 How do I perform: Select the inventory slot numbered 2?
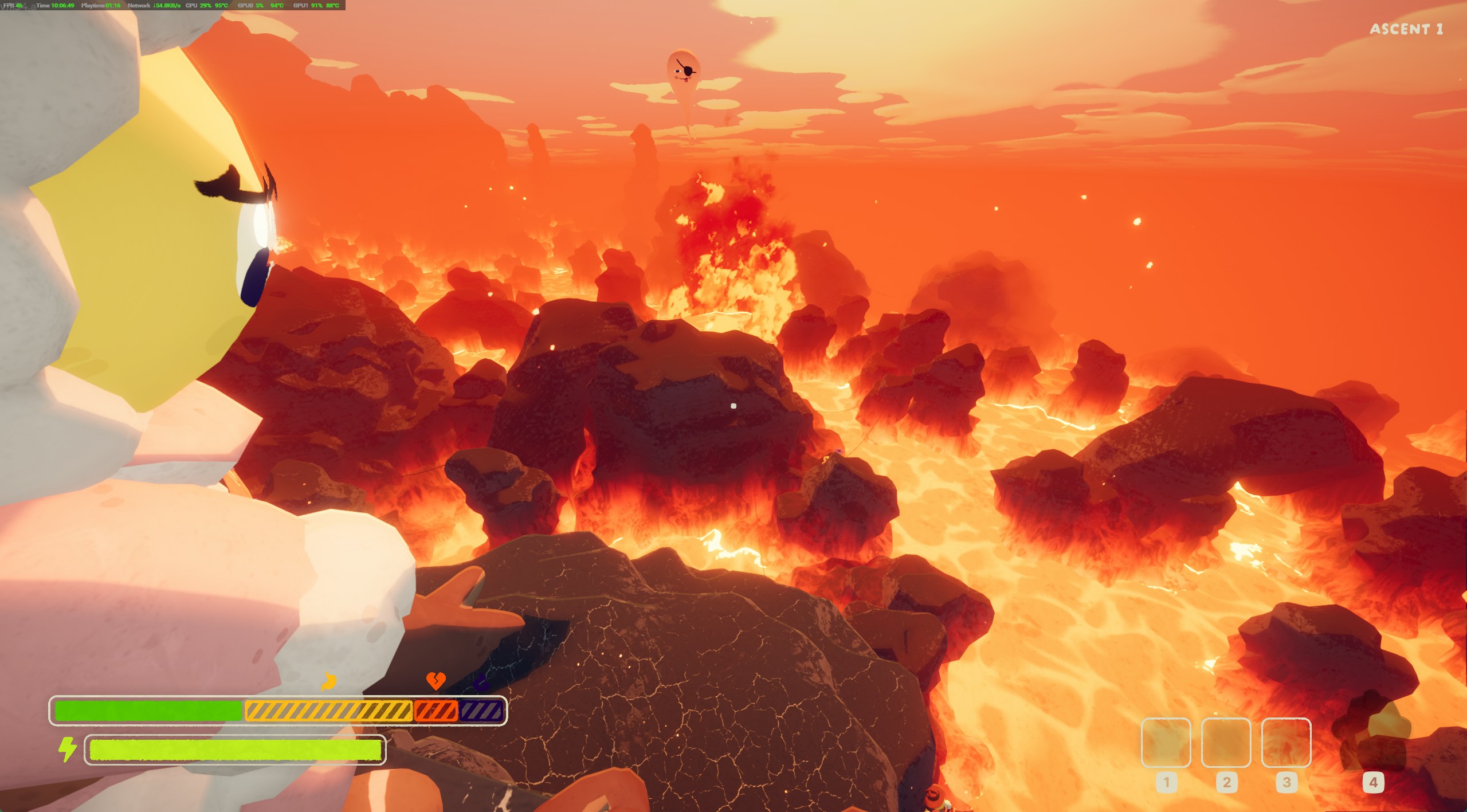(1226, 742)
